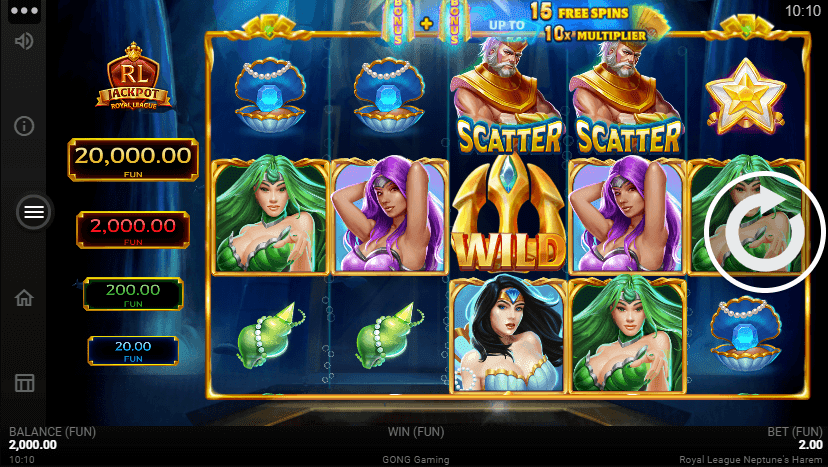
Task: Toggle the sound speaker icon
Action: click(x=25, y=41)
